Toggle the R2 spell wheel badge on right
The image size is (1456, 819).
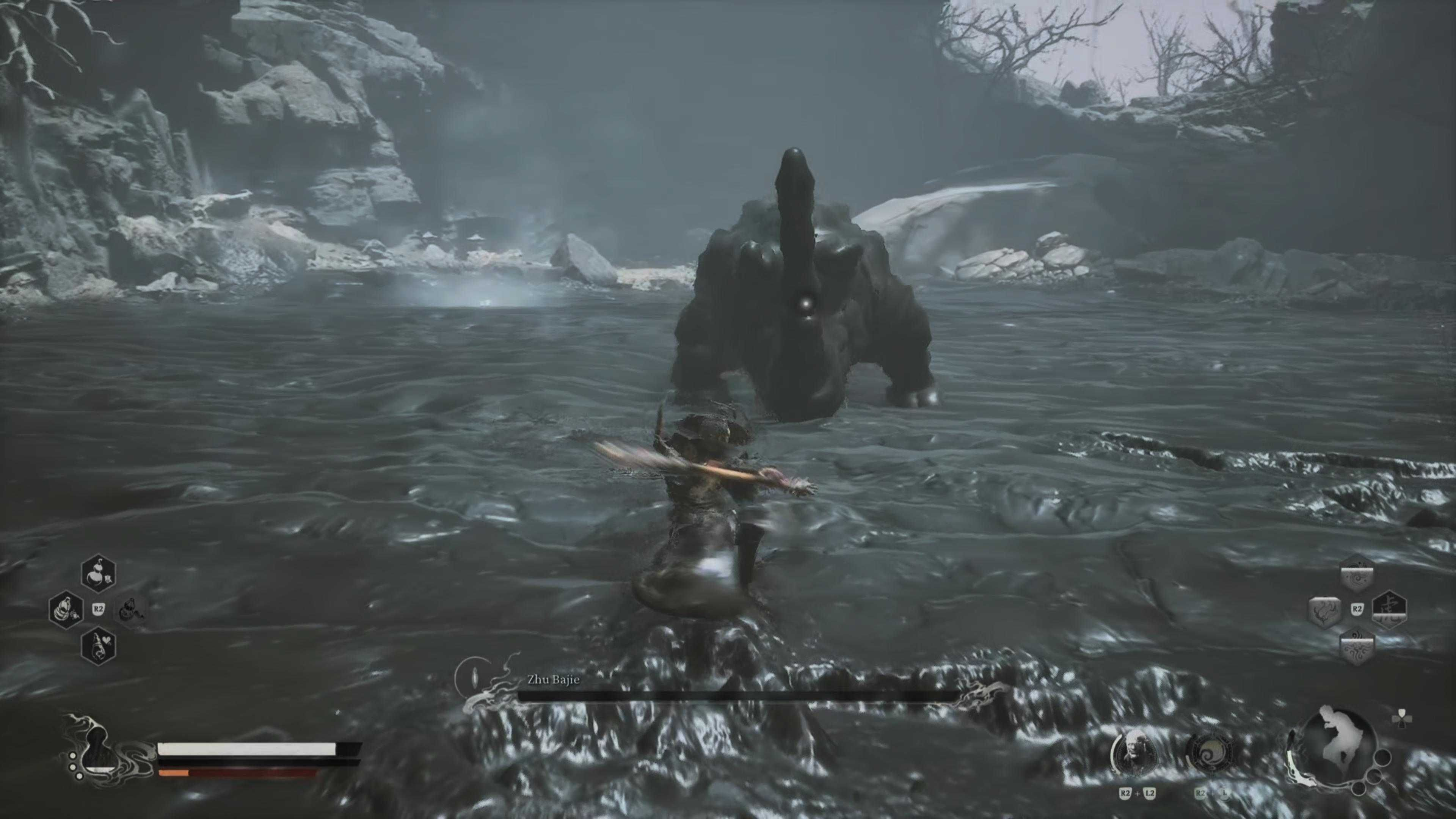tap(1357, 608)
